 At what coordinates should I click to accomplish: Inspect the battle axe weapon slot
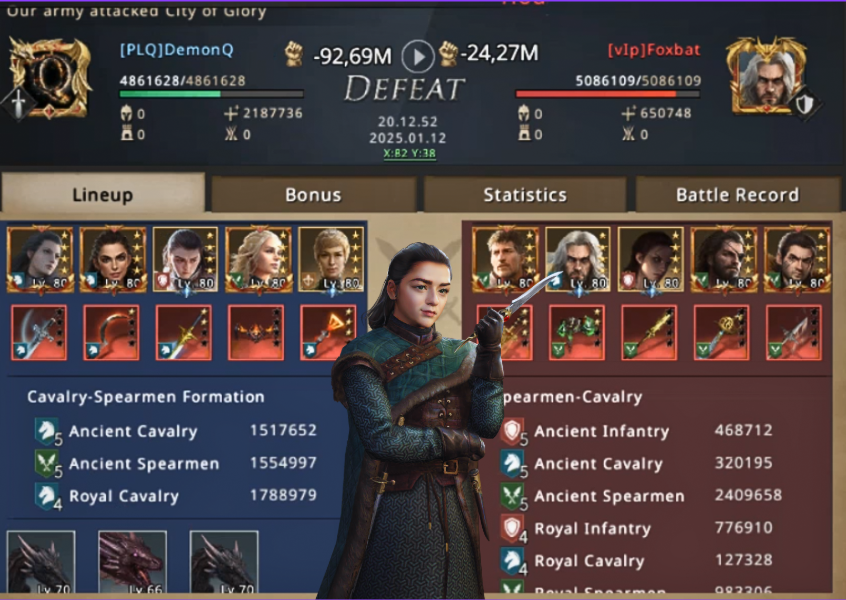pos(39,333)
